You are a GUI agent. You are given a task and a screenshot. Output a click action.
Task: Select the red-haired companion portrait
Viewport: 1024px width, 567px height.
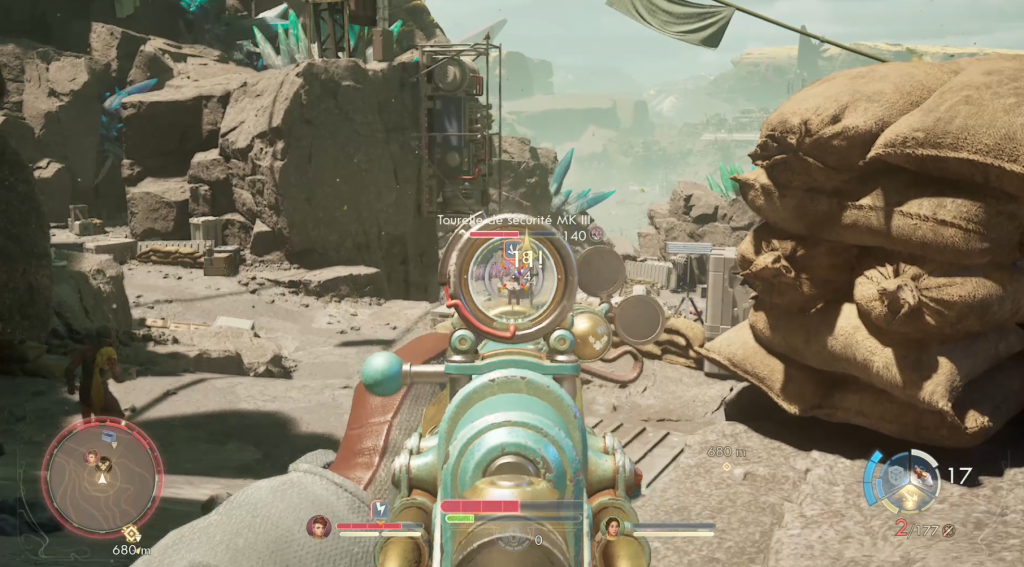pyautogui.click(x=319, y=526)
